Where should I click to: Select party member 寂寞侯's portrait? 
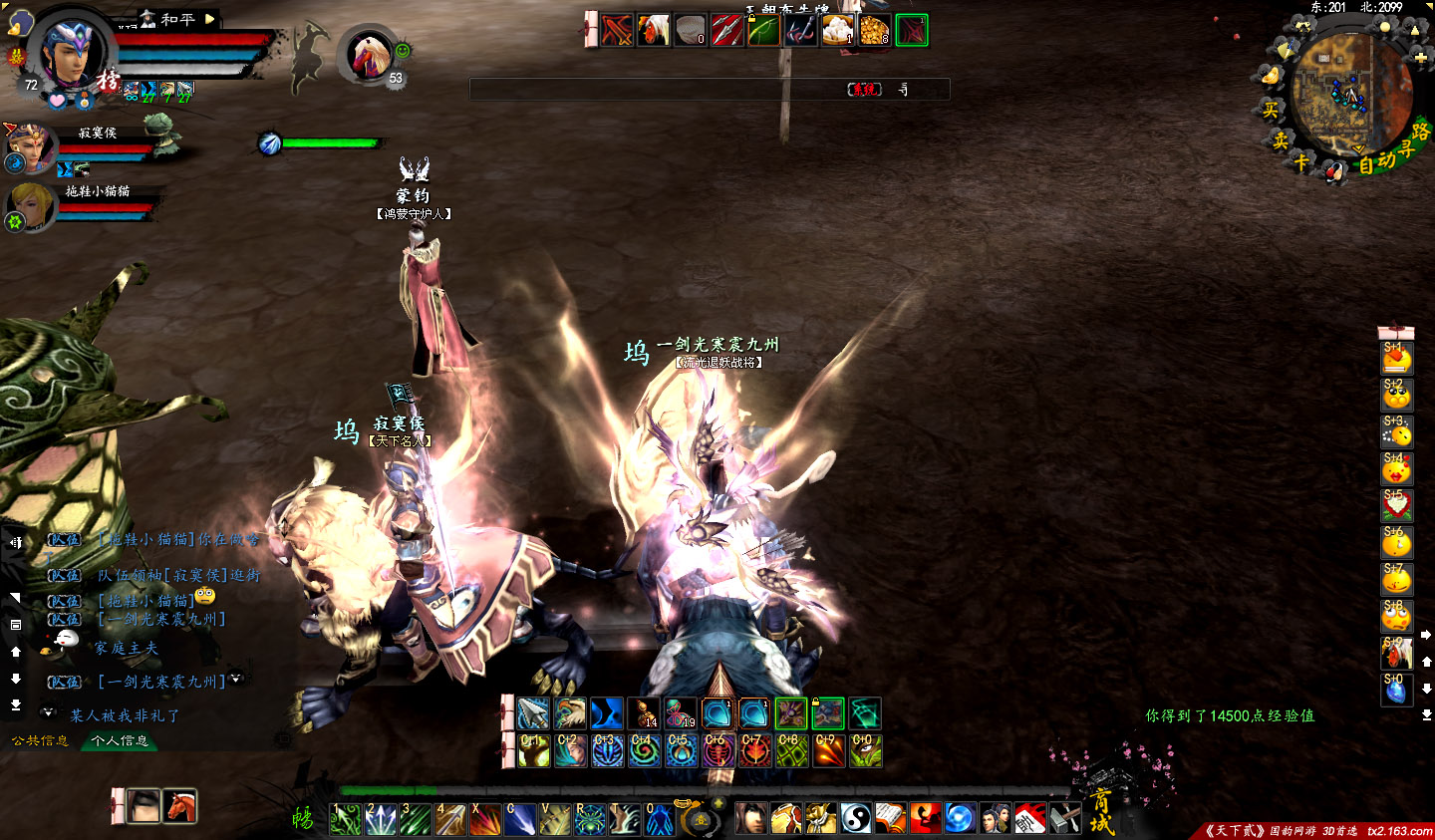(x=30, y=148)
